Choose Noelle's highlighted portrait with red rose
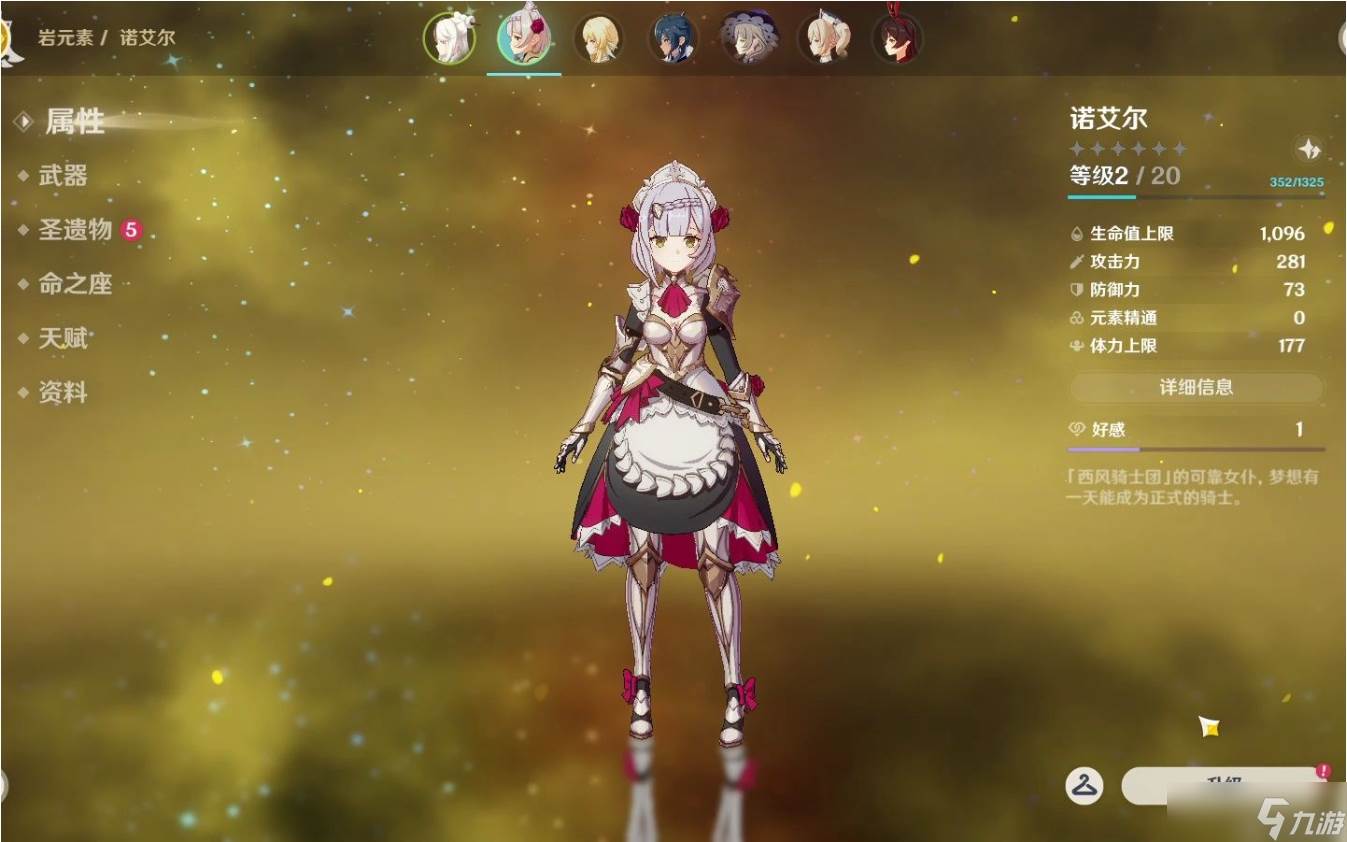The image size is (1347, 842). [x=524, y=39]
